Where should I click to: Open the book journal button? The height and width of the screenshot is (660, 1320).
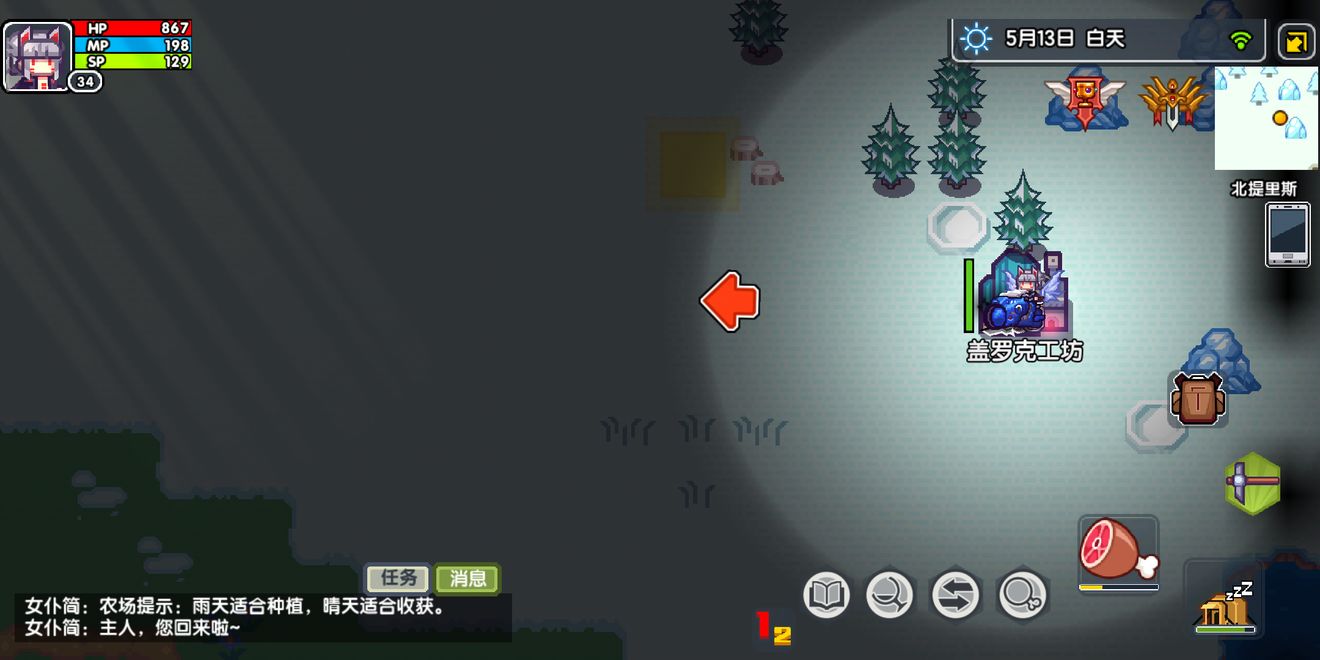click(x=826, y=596)
